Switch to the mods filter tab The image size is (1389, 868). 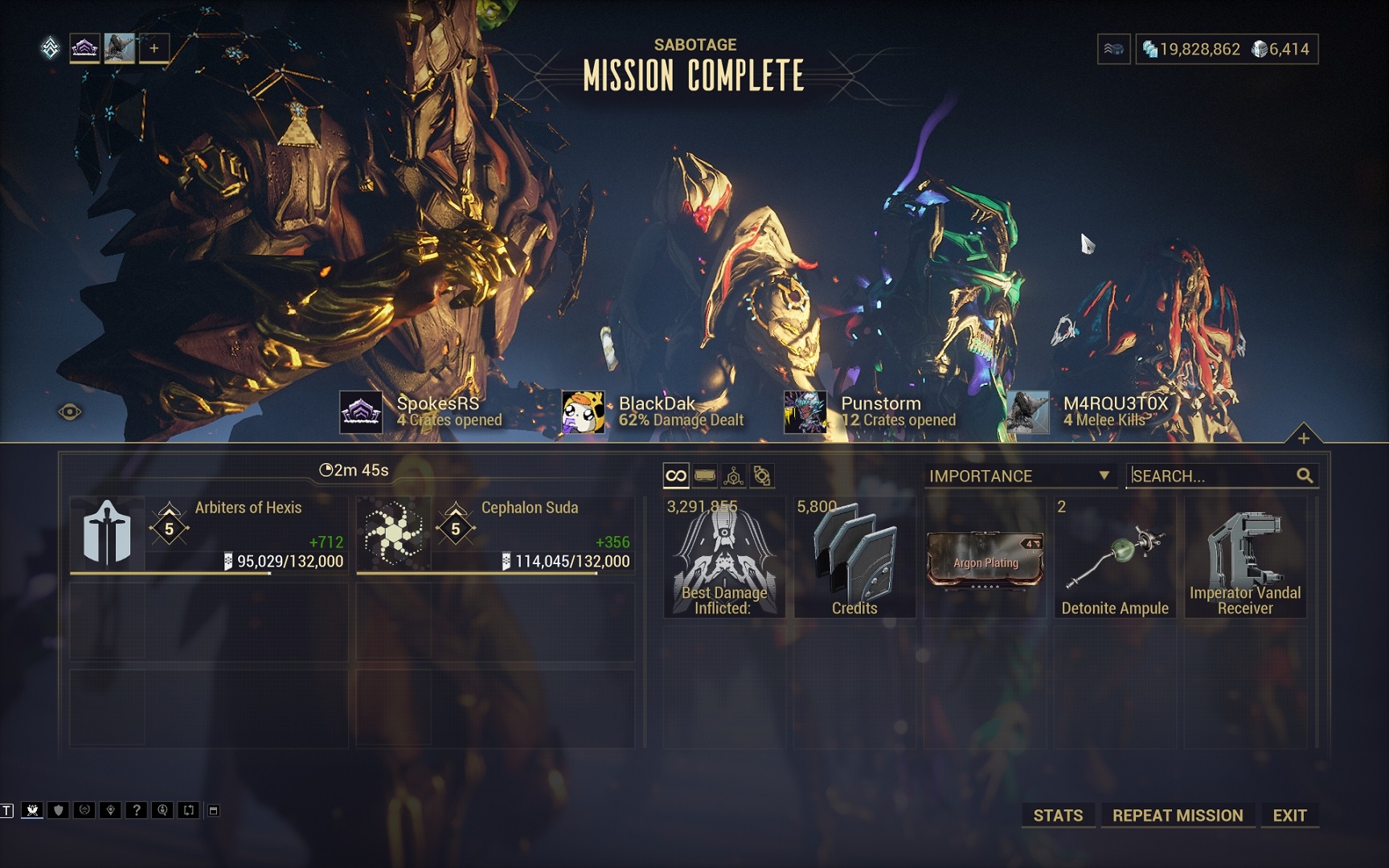(x=705, y=476)
